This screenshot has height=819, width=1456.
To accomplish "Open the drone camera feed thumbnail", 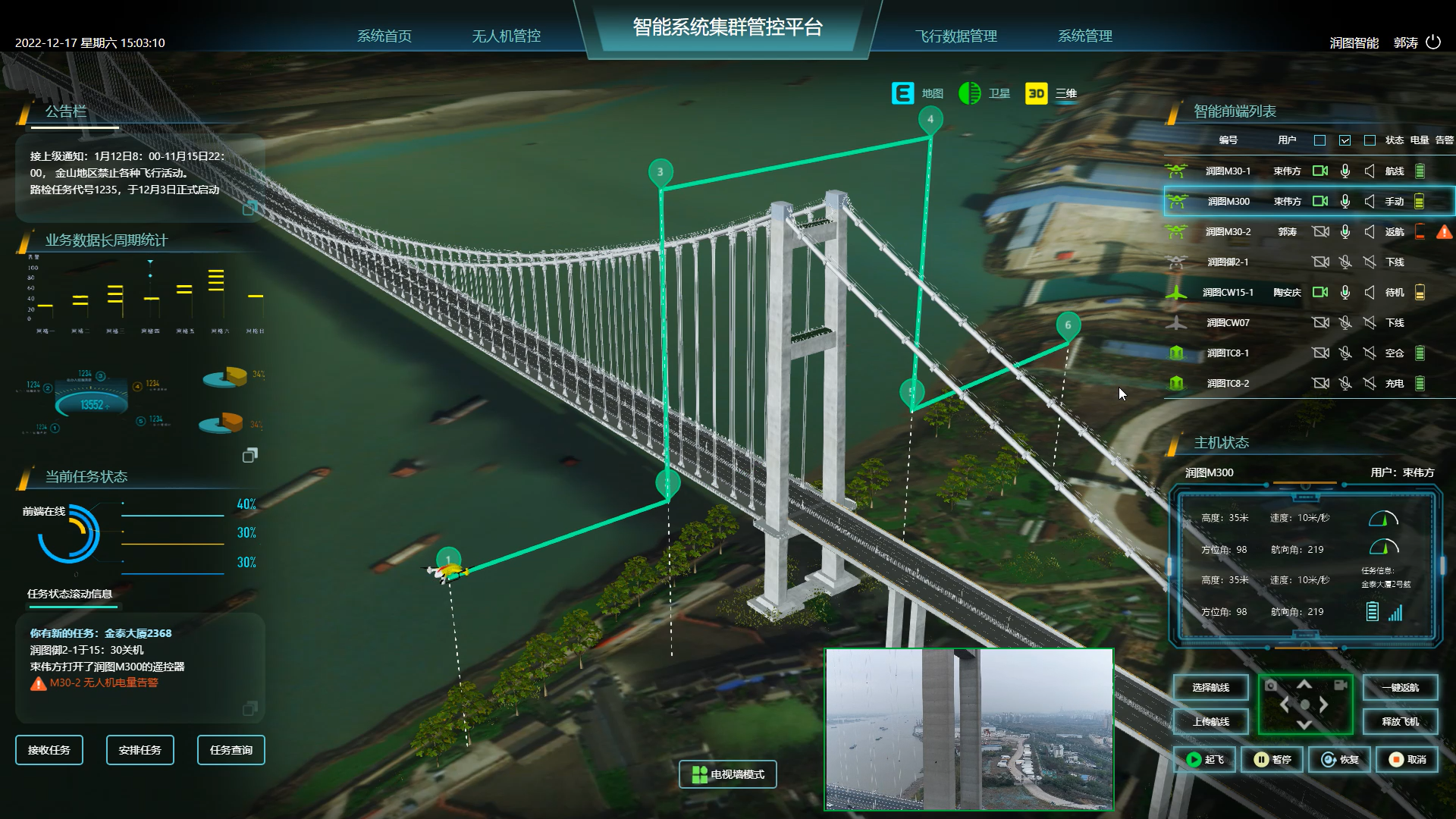I will [x=969, y=730].
